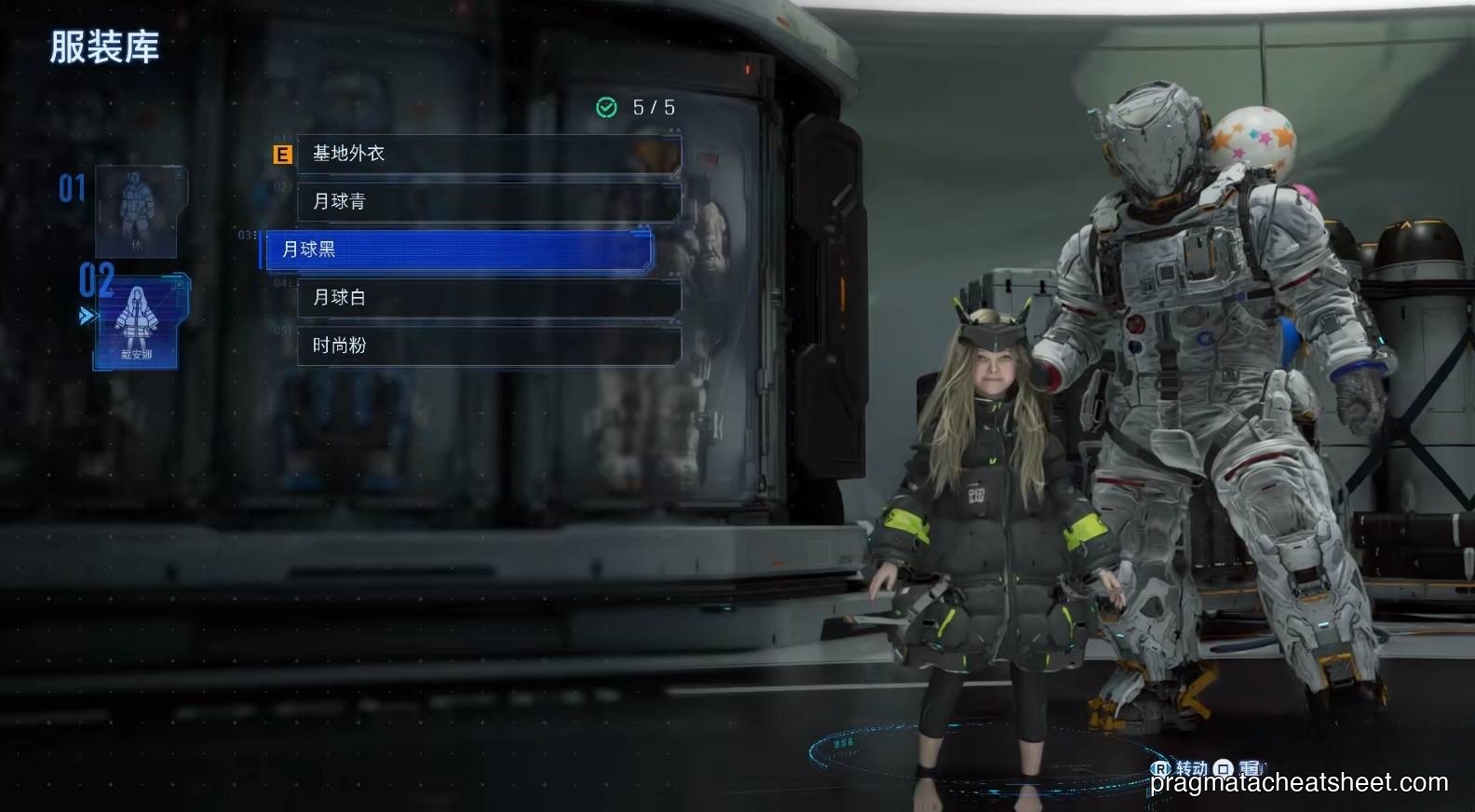Choose the 时尚粉 outfit
This screenshot has height=812, width=1475.
pos(488,345)
